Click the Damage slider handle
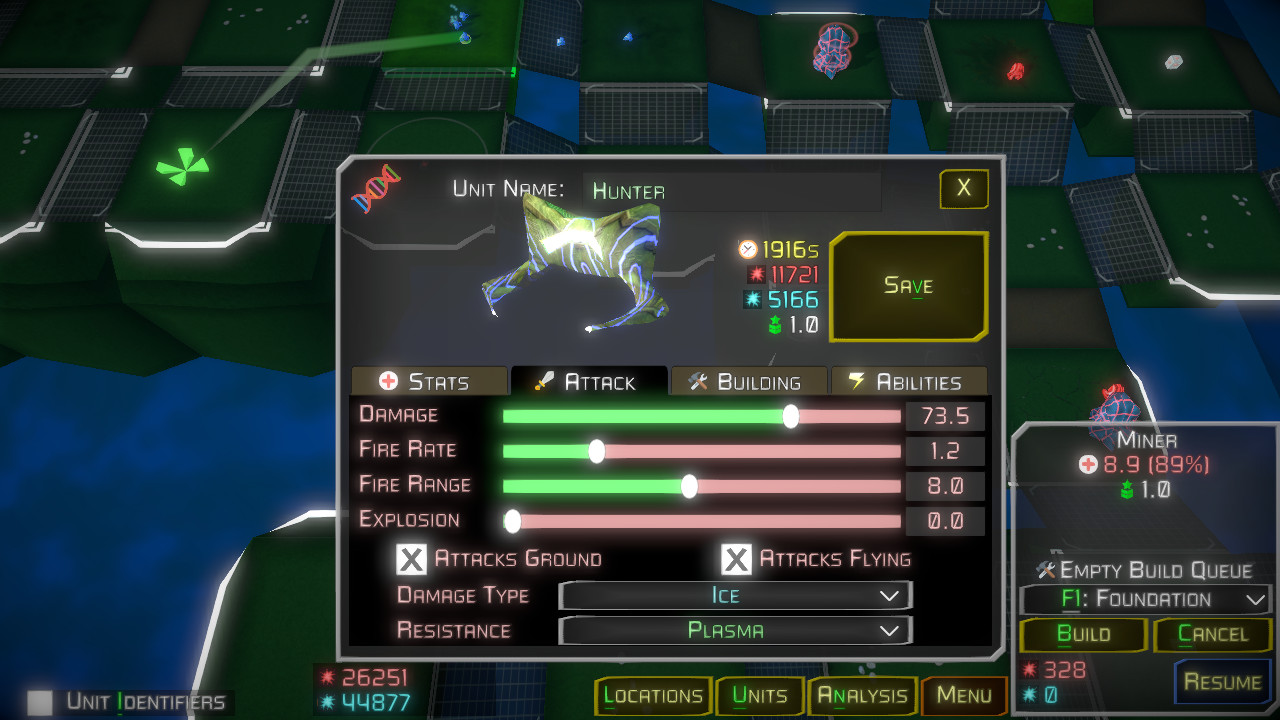 pyautogui.click(x=791, y=416)
